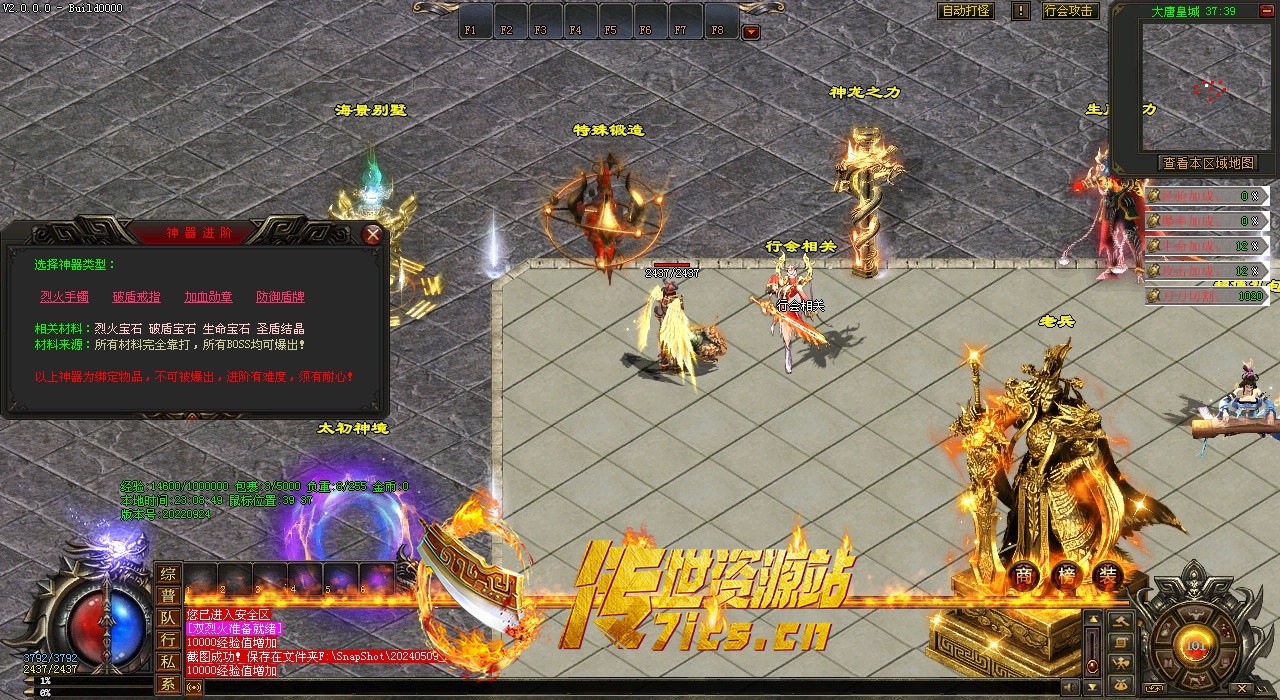
Task: Open the 商 shop round button
Action: point(1023,576)
